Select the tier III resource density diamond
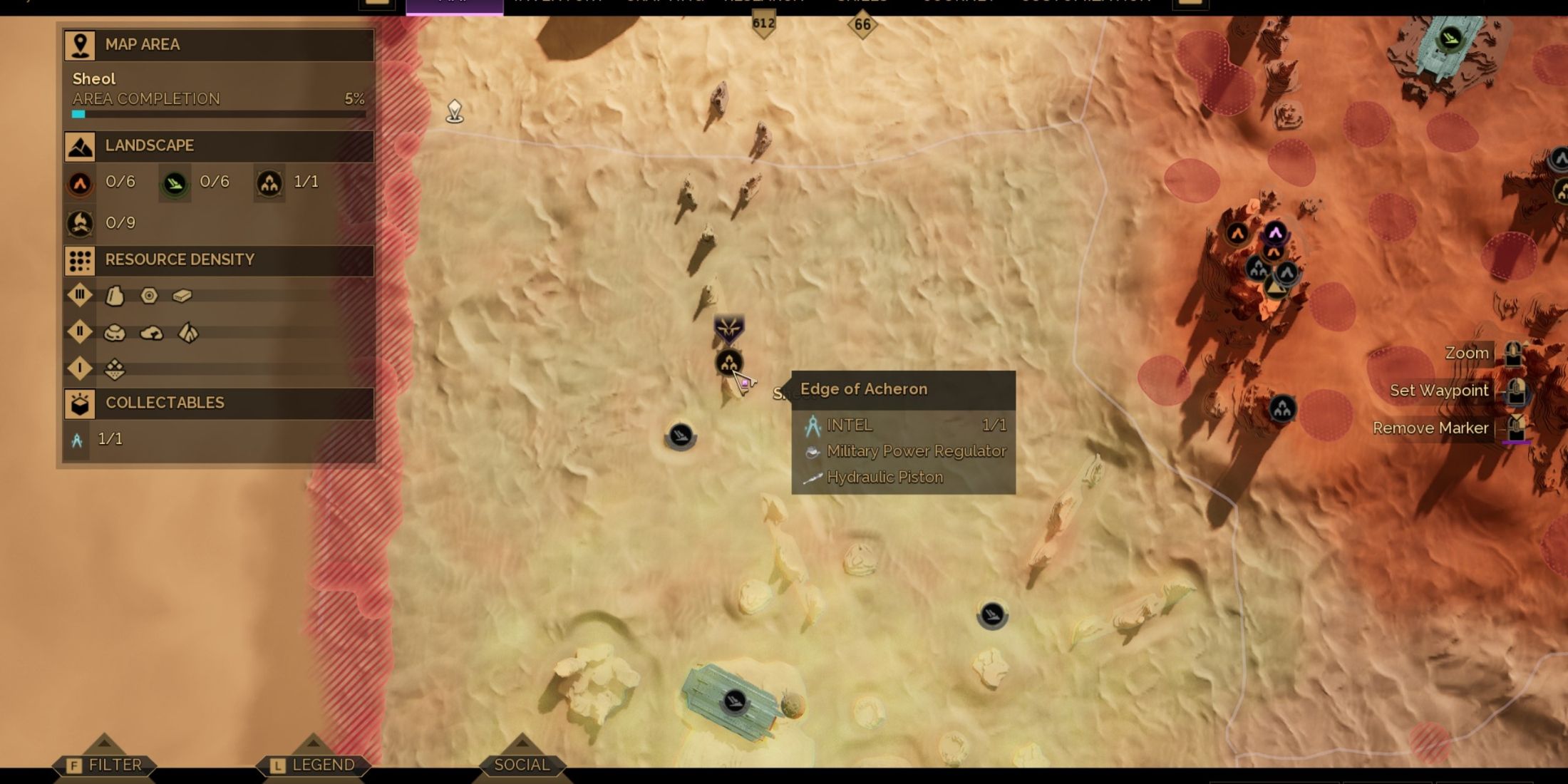This screenshot has height=784, width=1568. click(80, 295)
